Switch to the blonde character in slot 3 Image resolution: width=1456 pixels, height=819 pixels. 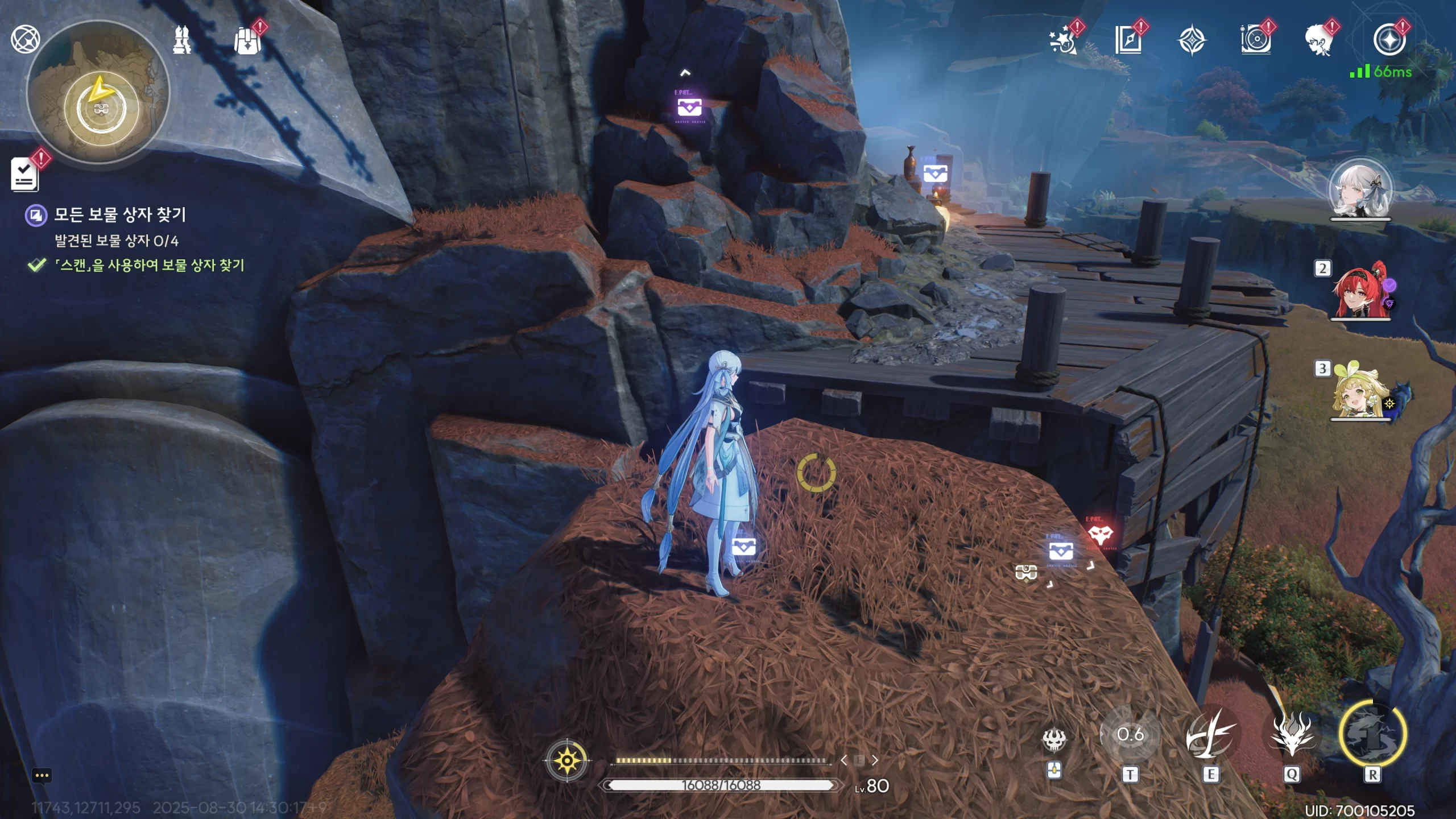[1360, 392]
